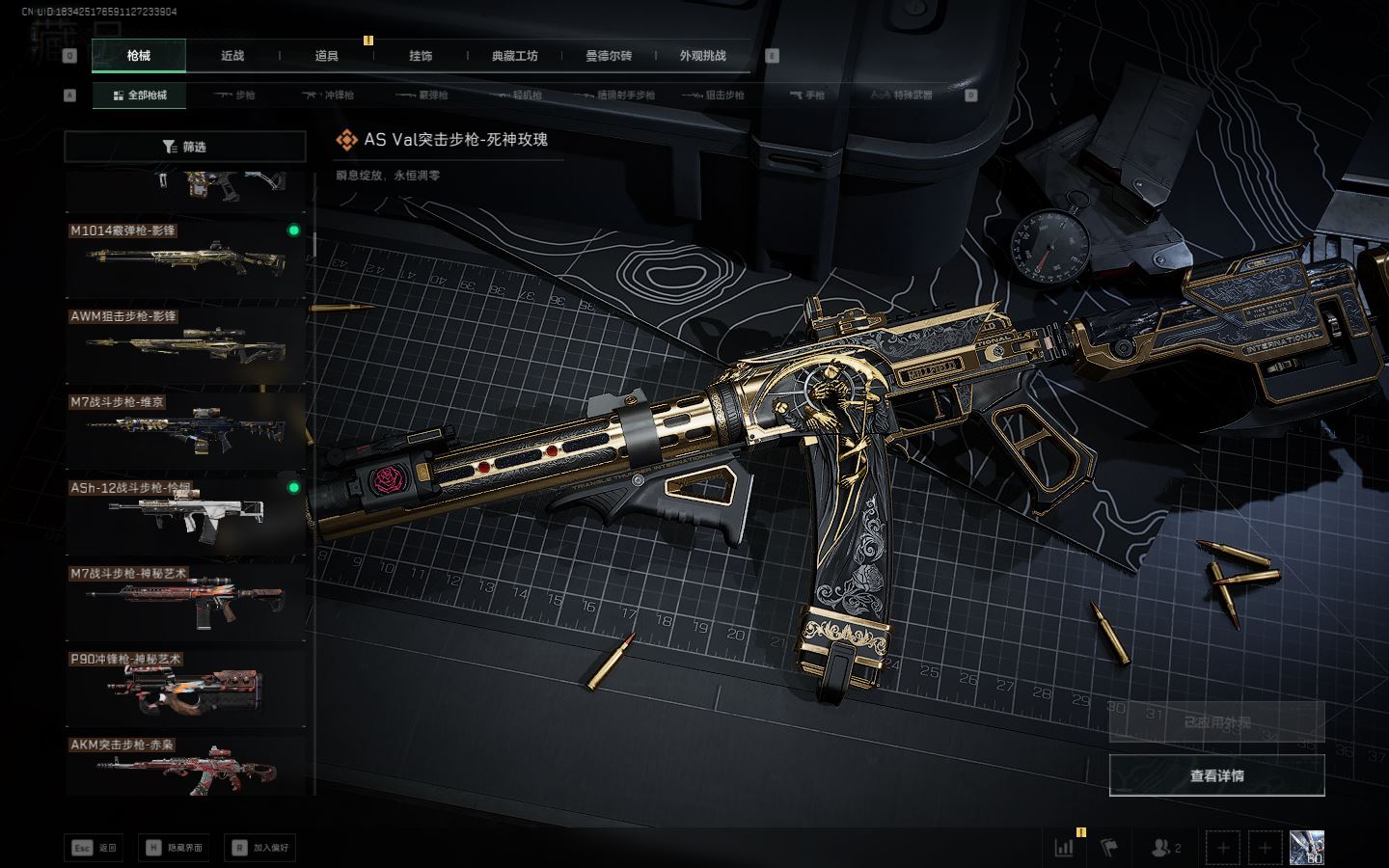Switch to the 近战 melee tab
1389x868 pixels.
[232, 56]
